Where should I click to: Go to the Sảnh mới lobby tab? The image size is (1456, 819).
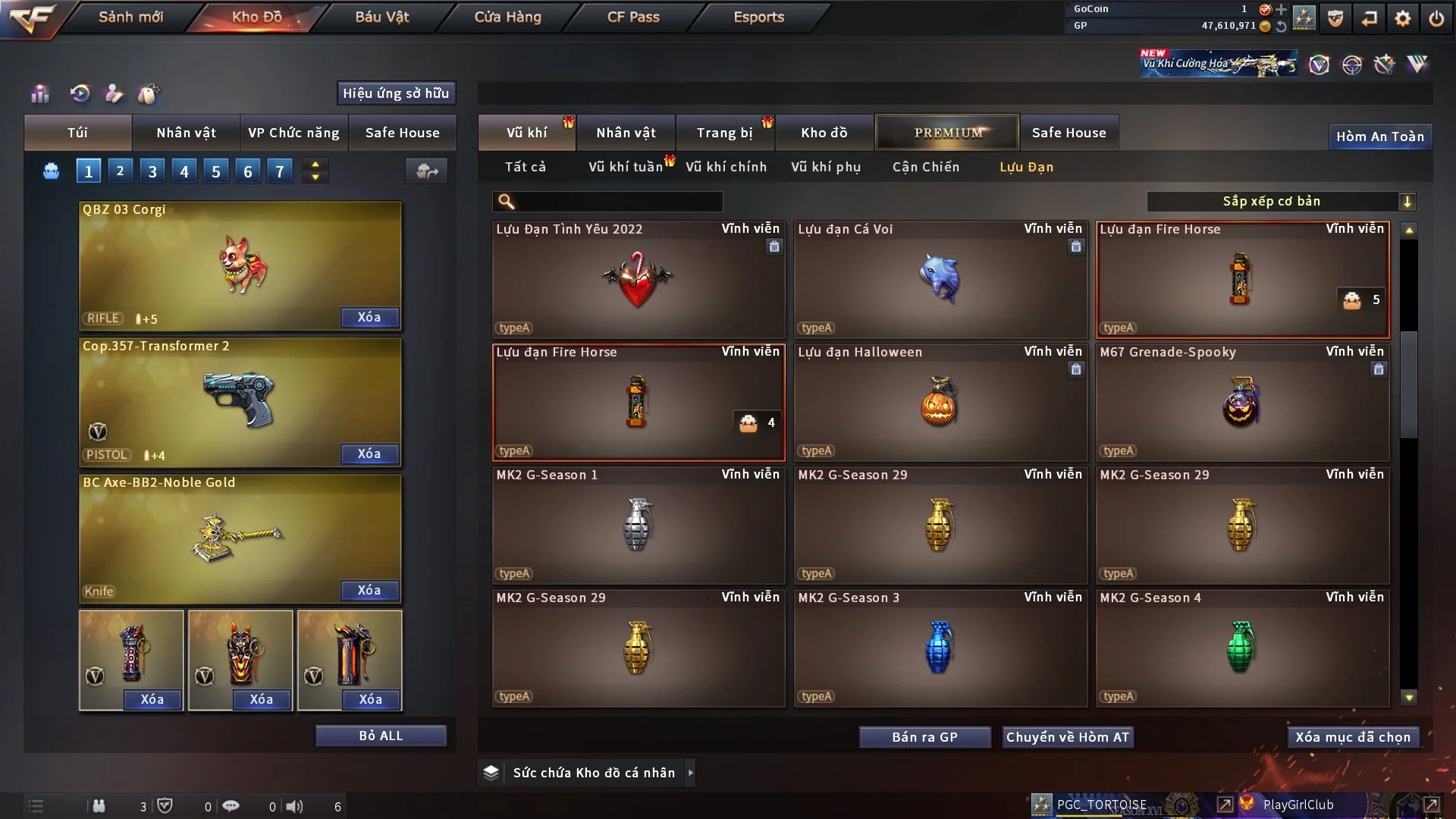[x=130, y=17]
